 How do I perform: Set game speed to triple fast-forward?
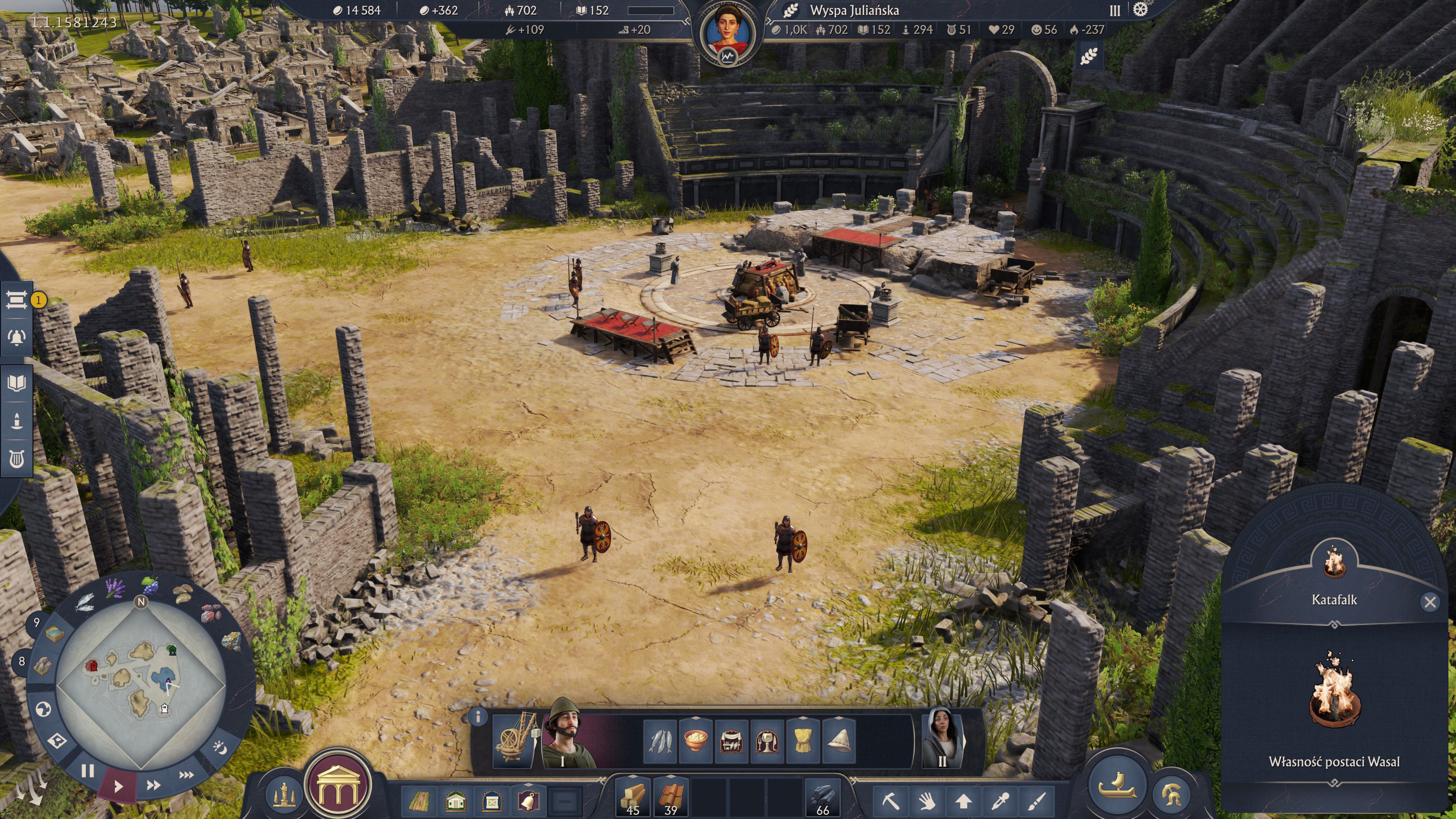[x=187, y=774]
